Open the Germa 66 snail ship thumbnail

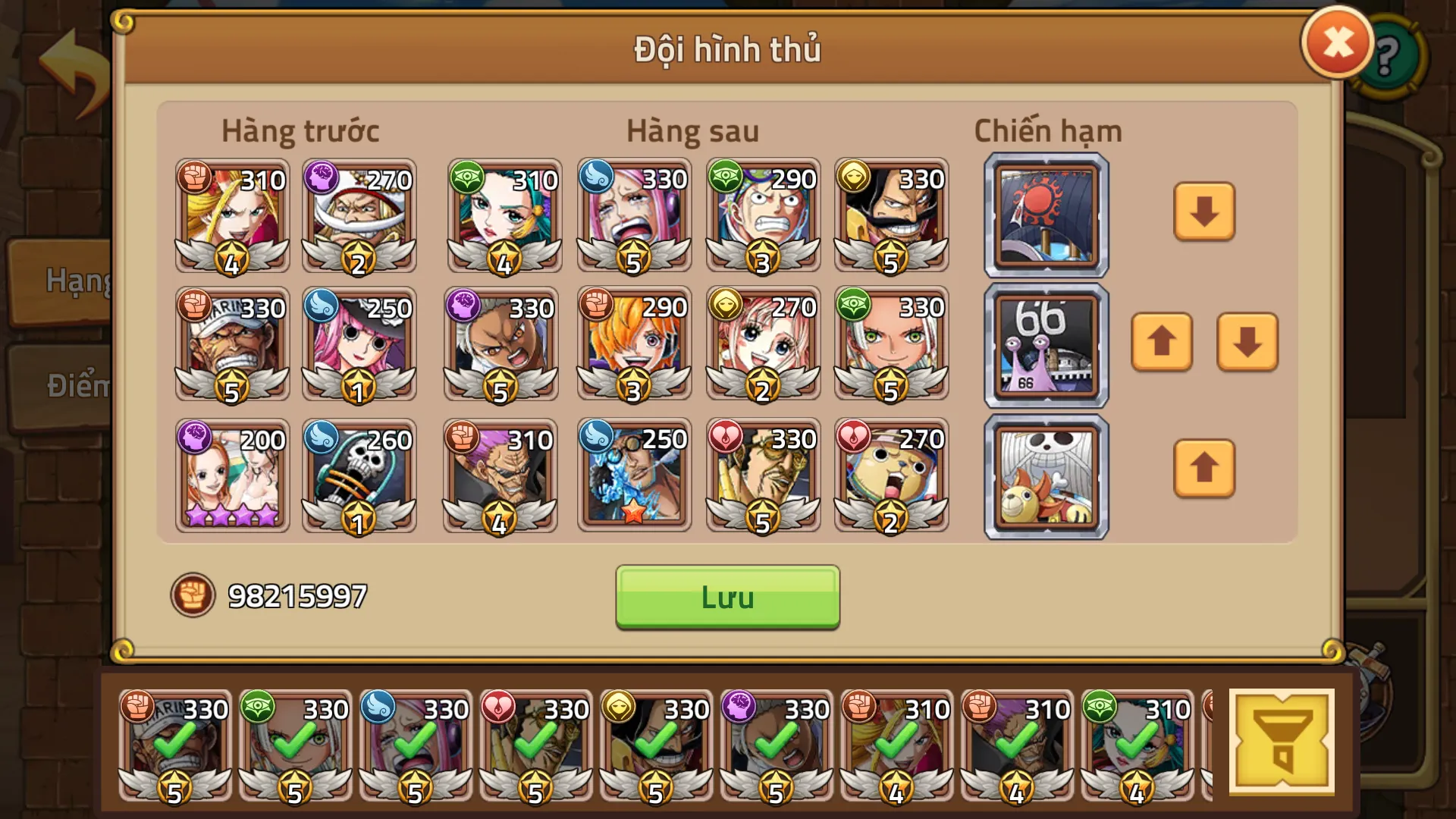(1044, 345)
